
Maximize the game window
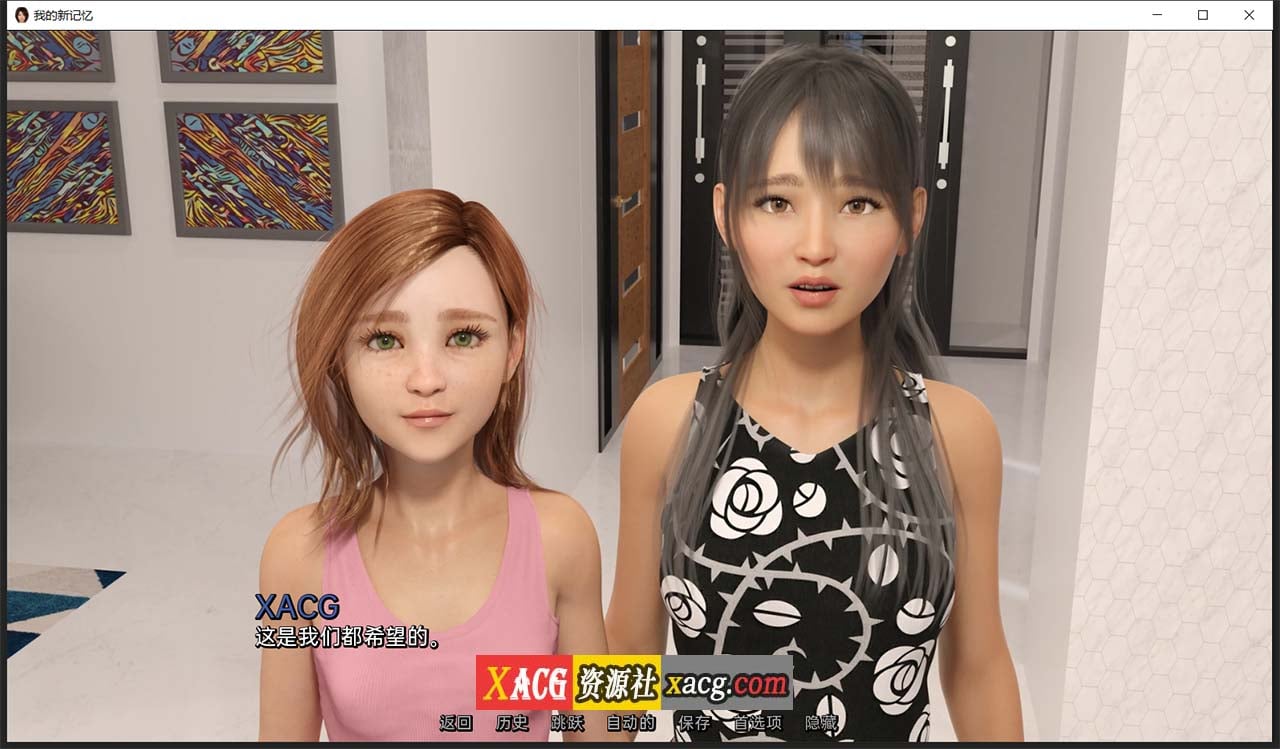(1201, 15)
